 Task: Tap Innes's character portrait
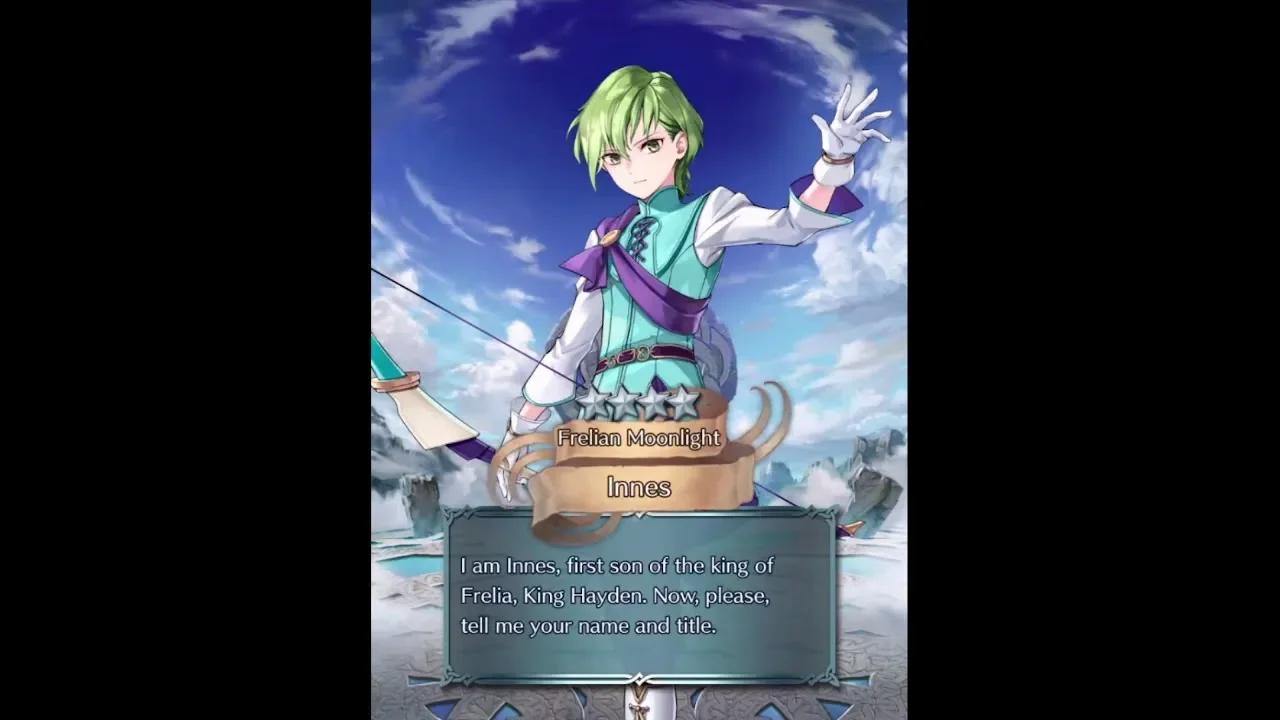(640, 200)
